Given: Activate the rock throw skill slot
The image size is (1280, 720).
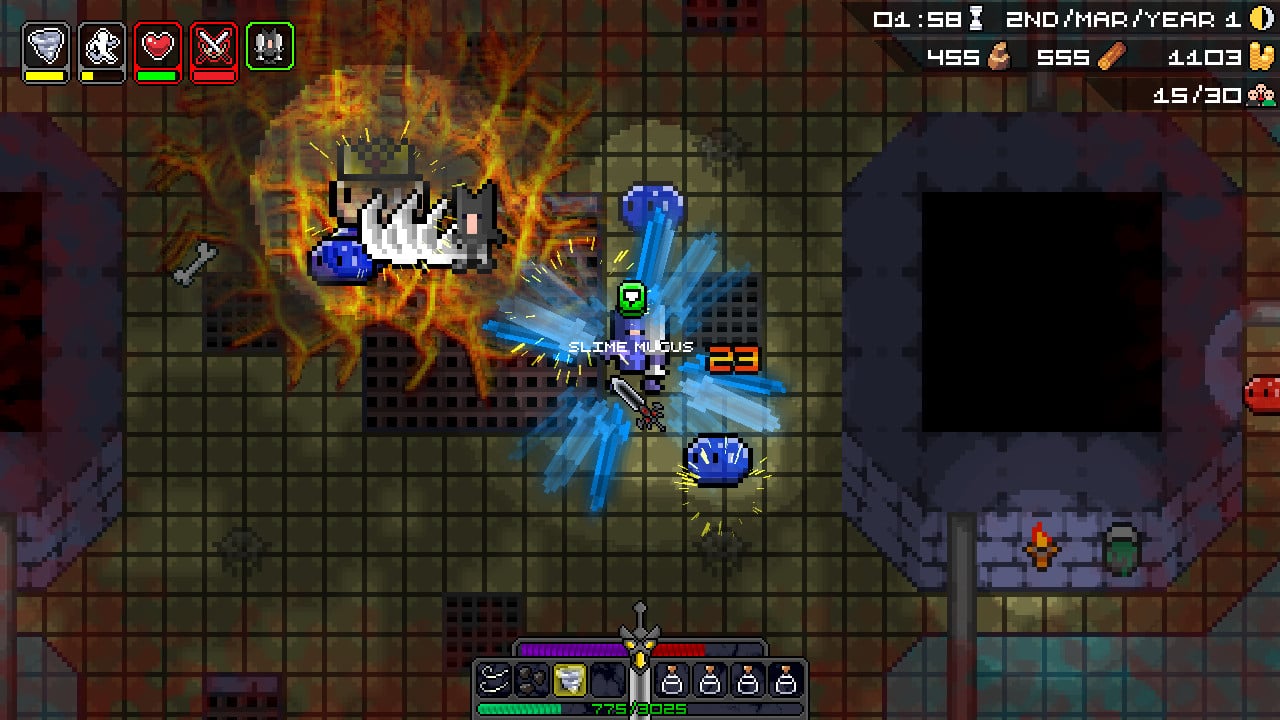Looking at the screenshot, I should pyautogui.click(x=532, y=680).
